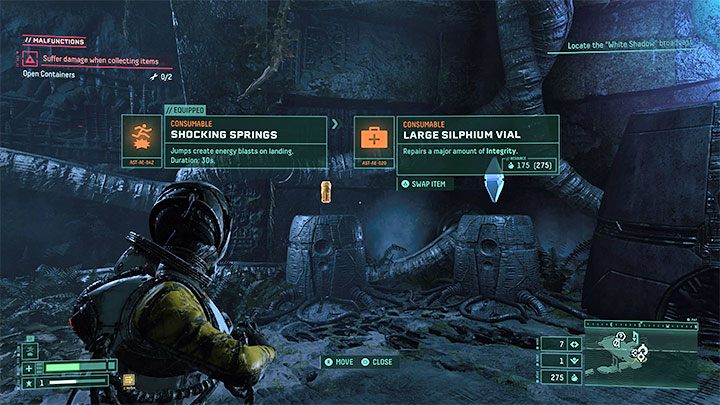This screenshot has height=405, width=720.
Task: Close the item comparison panel
Action: [377, 361]
